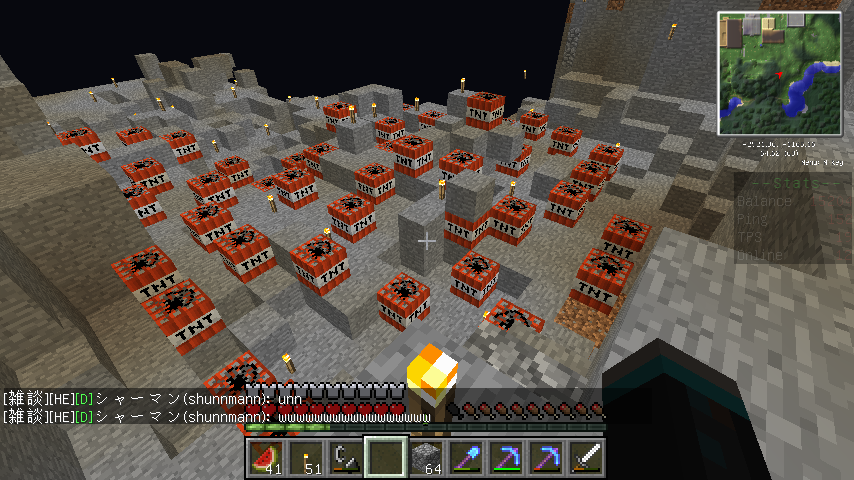Equip the iron sword slot
This screenshot has height=480, width=854.
[x=585, y=457]
